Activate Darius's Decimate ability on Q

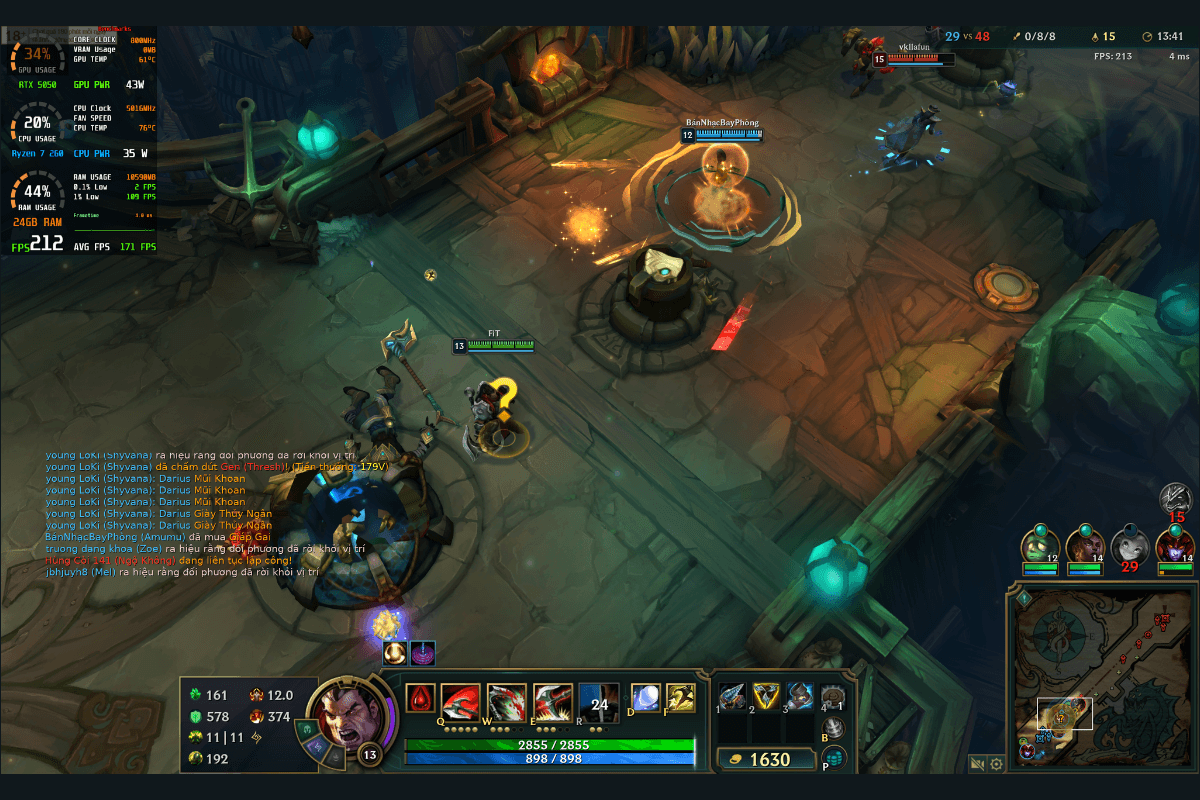coord(461,704)
